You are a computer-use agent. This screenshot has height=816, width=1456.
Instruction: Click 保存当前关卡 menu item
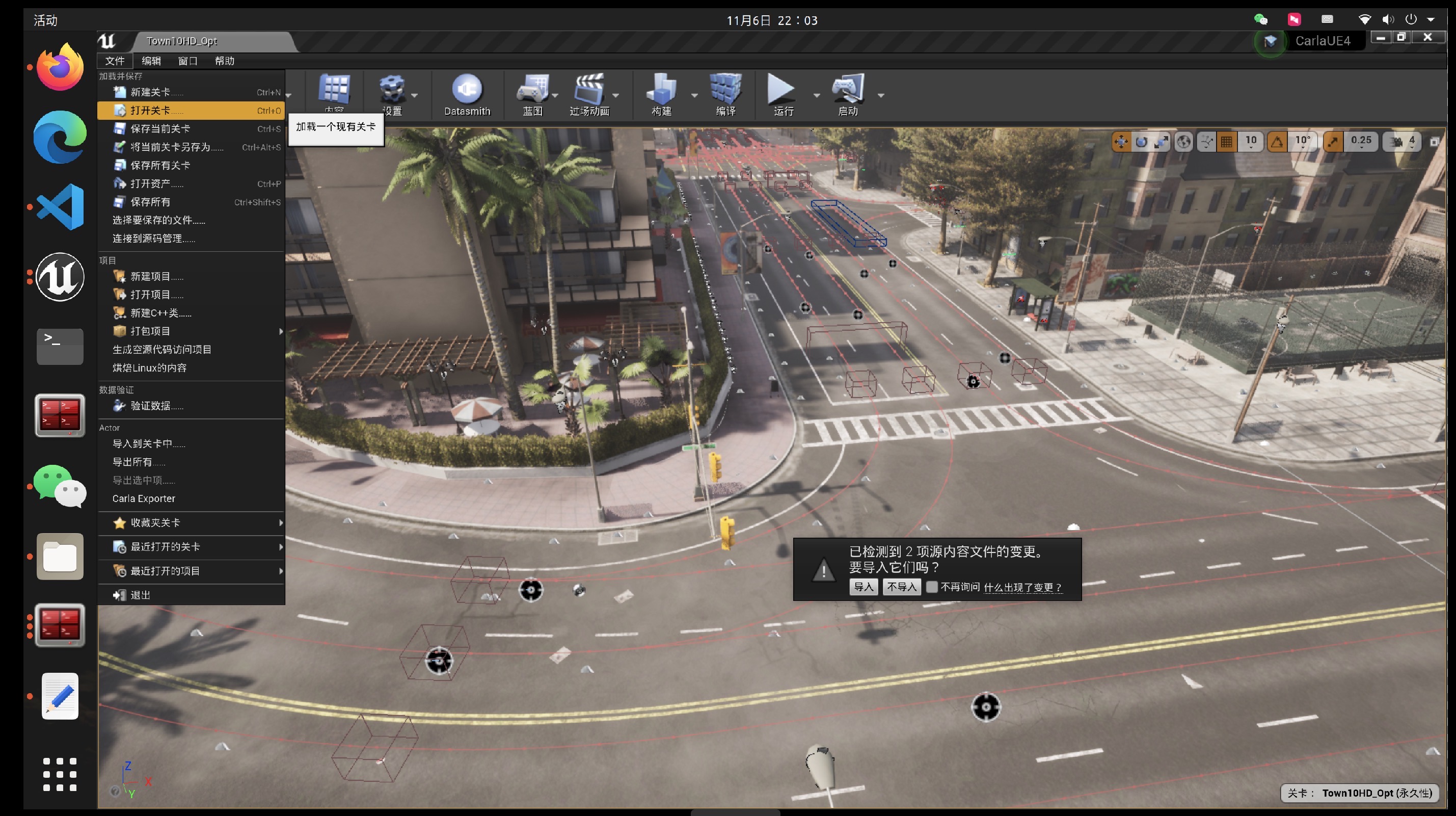tap(160, 129)
